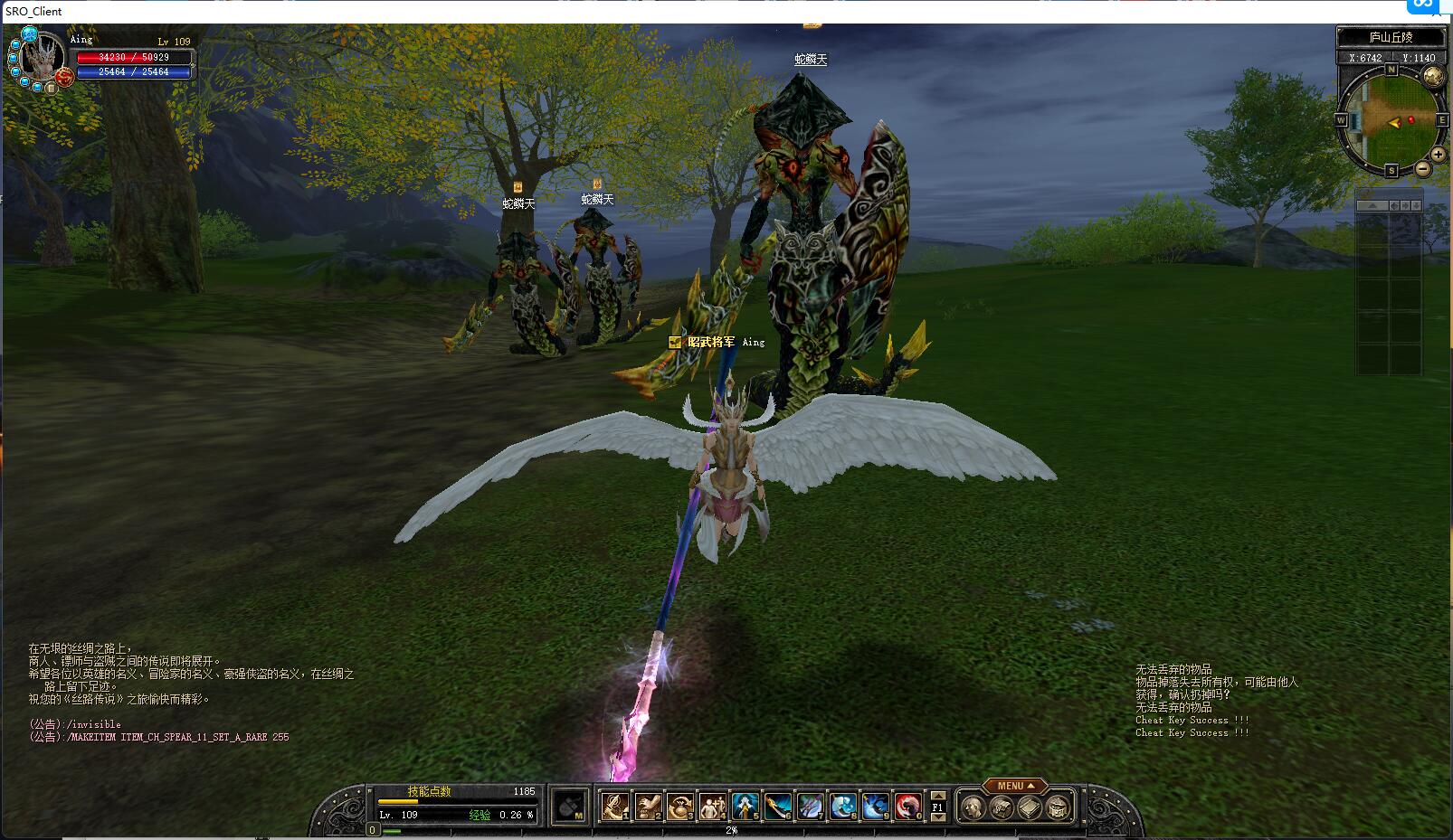Trigger the skill in hotbar slot 4

click(x=713, y=806)
